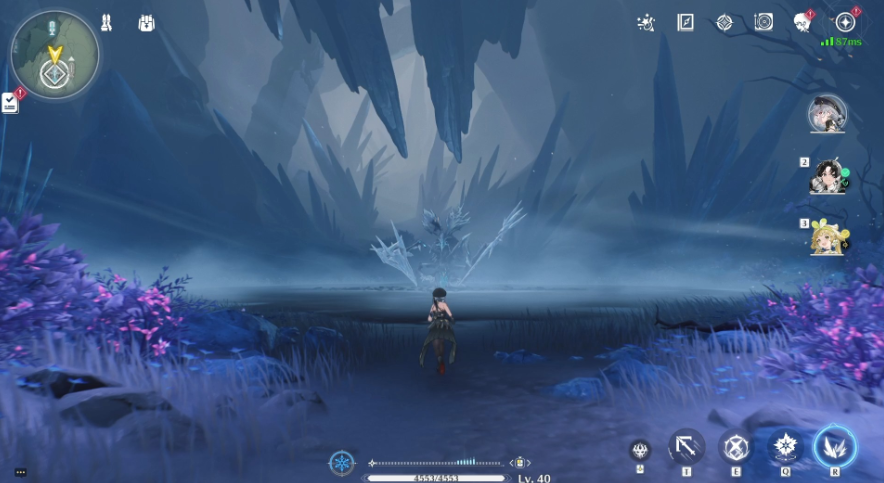Unleash the glowing resonance liberation icon
The width and height of the screenshot is (884, 483).
[x=835, y=446]
